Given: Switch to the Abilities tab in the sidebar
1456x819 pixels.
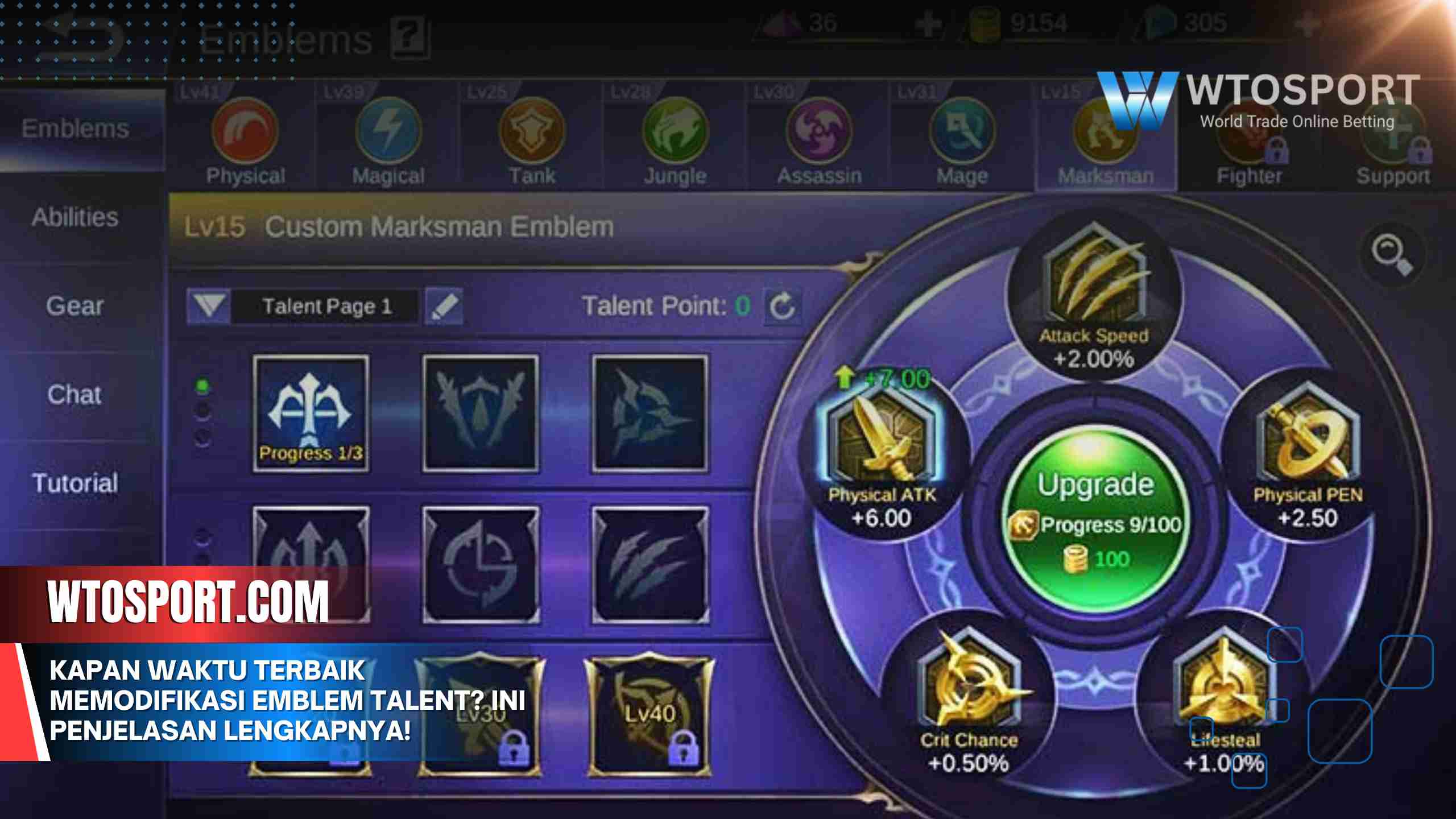Looking at the screenshot, I should pos(75,217).
